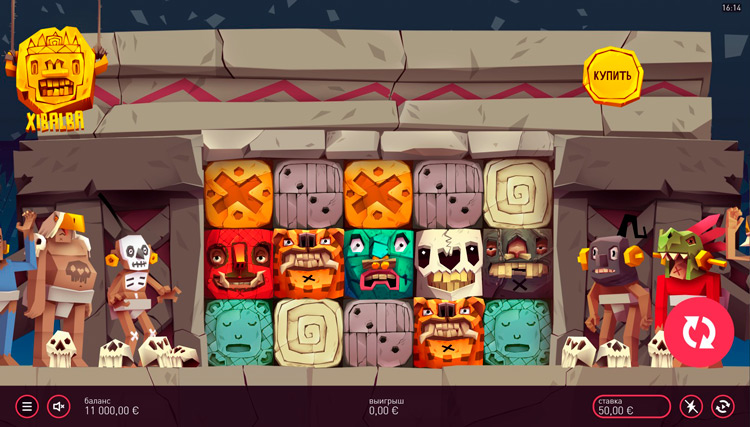
Task: Open the ставка bet amount selector
Action: point(631,406)
